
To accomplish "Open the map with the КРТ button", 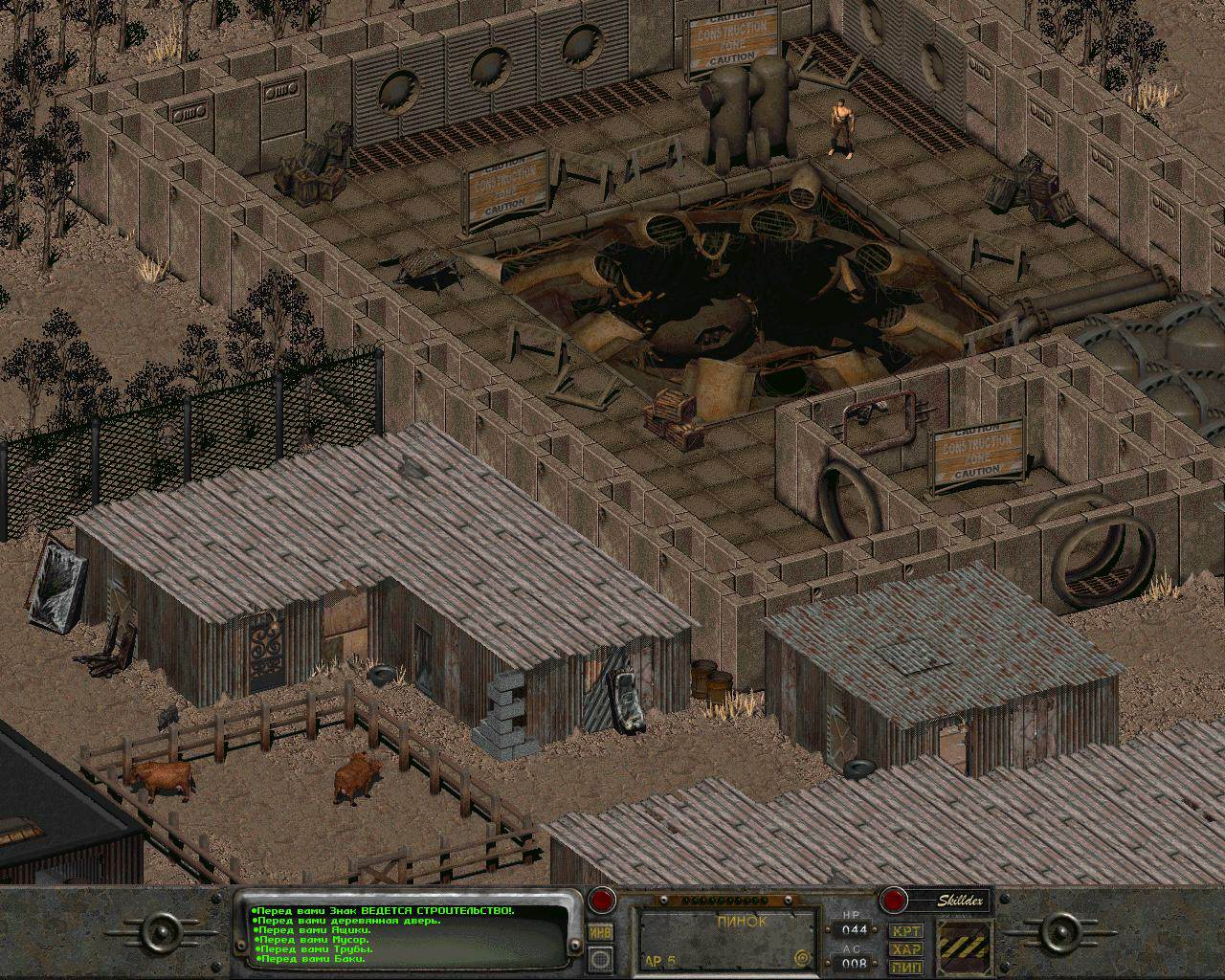I will click(905, 930).
